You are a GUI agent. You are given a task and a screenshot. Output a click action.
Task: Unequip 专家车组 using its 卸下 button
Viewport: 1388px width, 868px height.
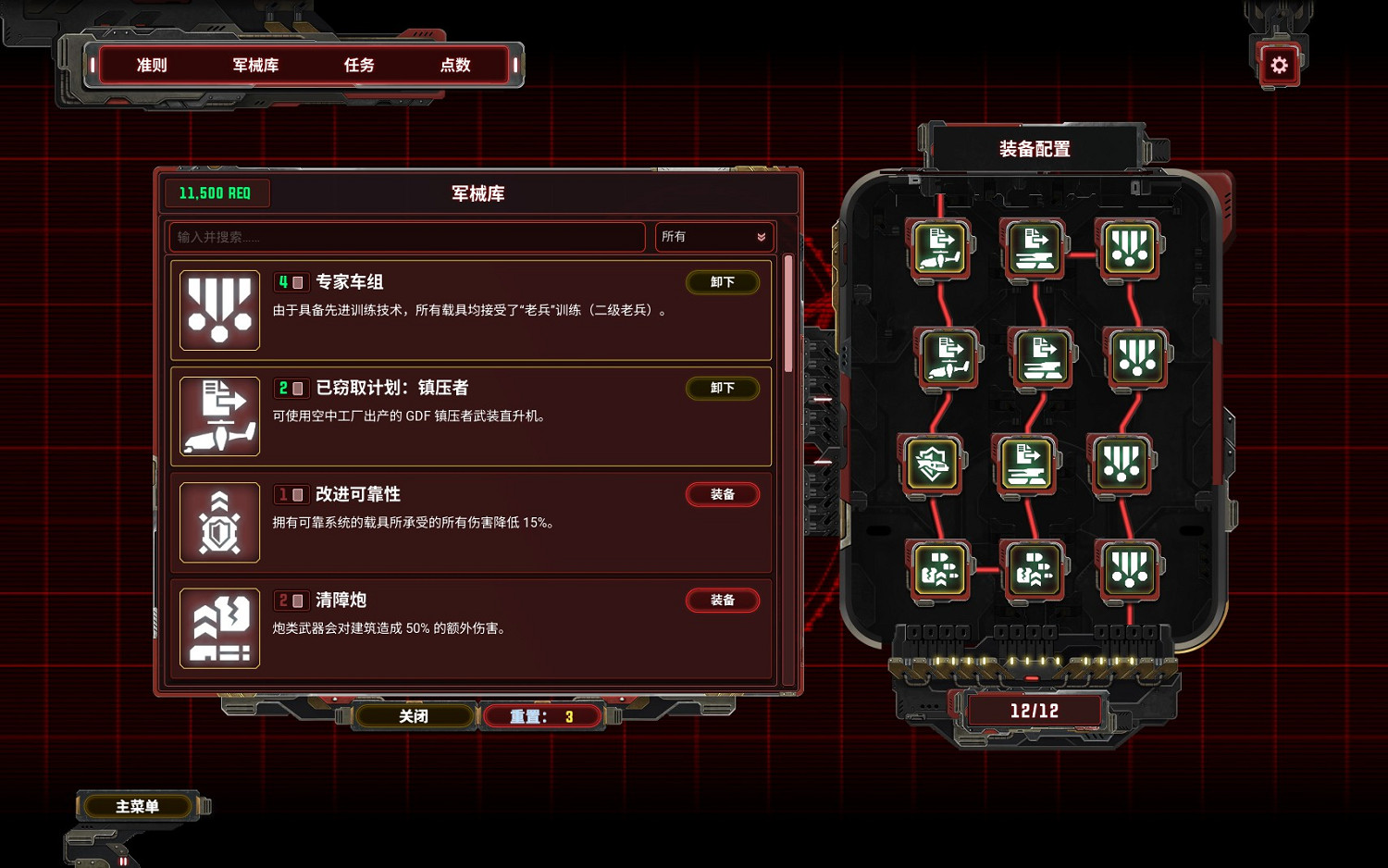pyautogui.click(x=723, y=282)
